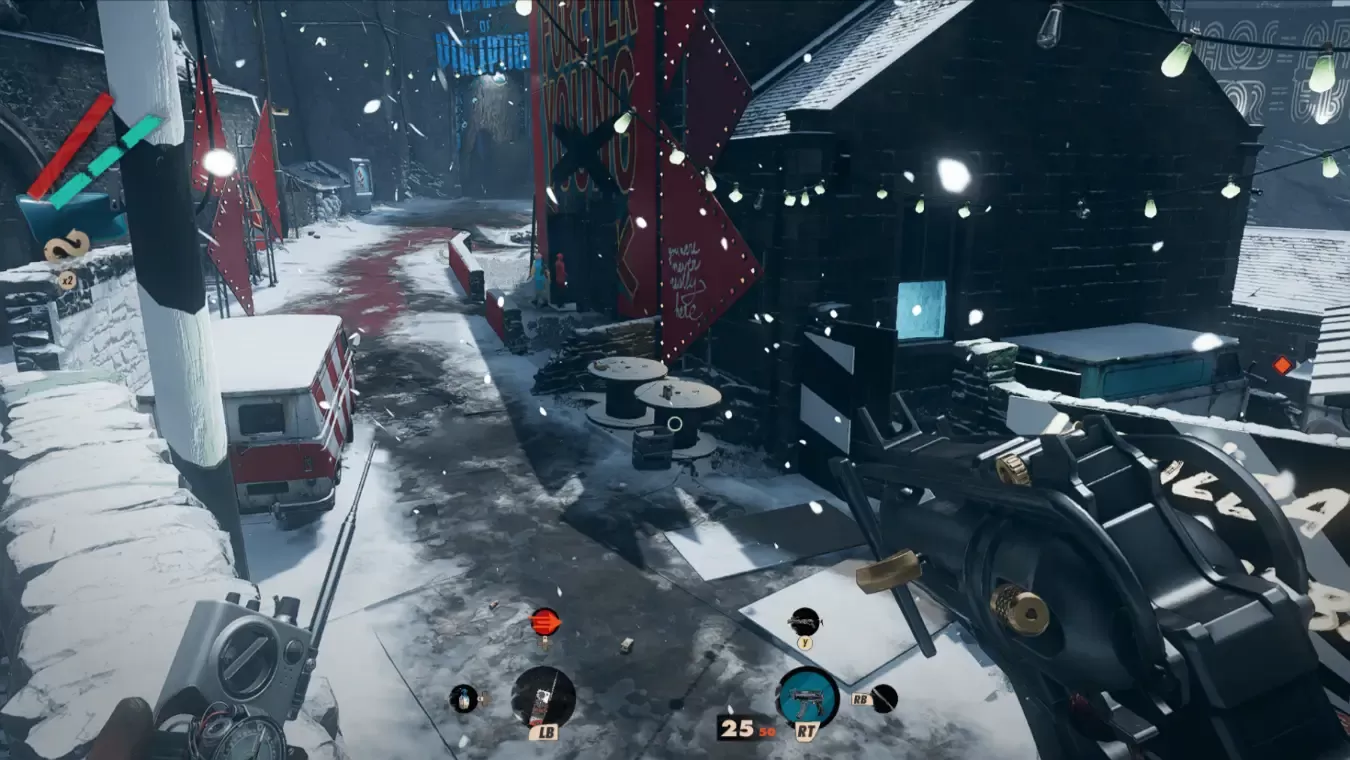The height and width of the screenshot is (760, 1350).
Task: Click the Reprise snake icon
Action: coord(67,246)
